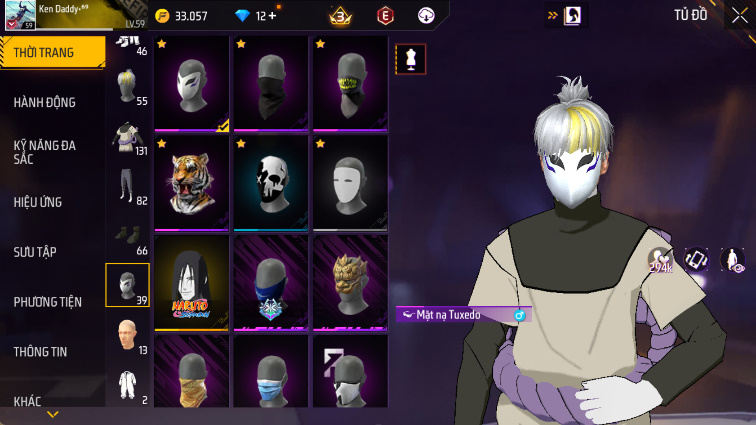Open the pants subcategory
Image resolution: width=756 pixels, height=425 pixels.
point(127,186)
